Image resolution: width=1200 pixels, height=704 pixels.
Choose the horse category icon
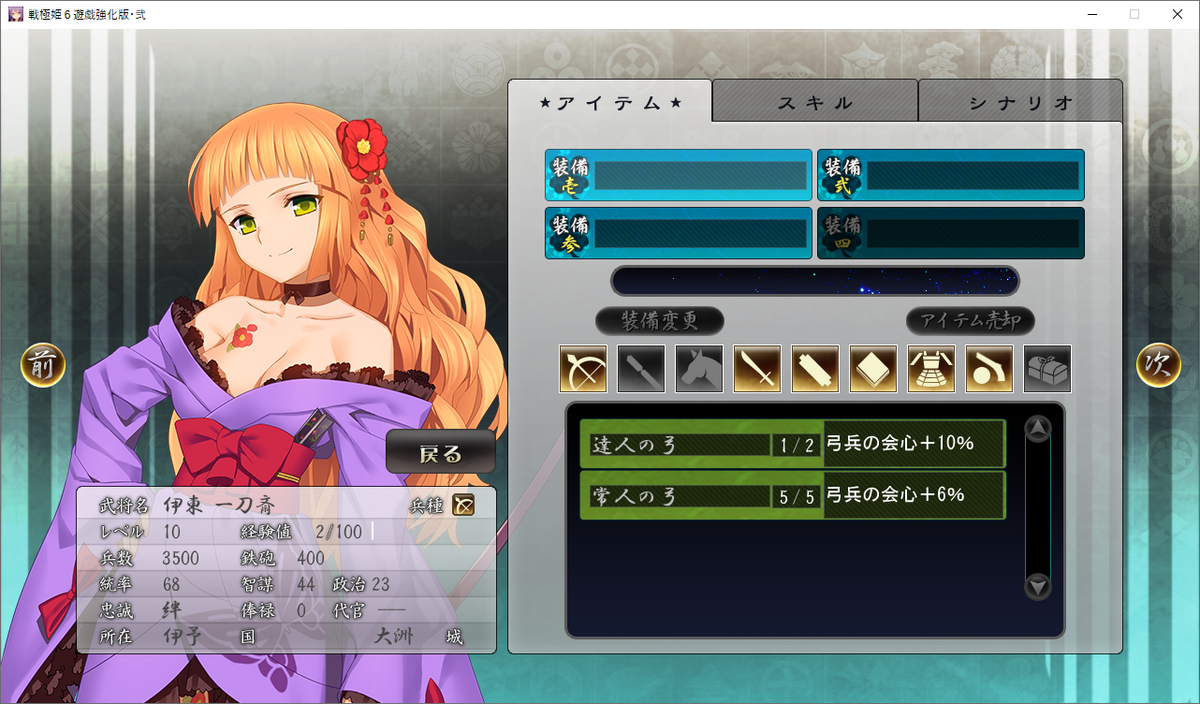(x=699, y=369)
